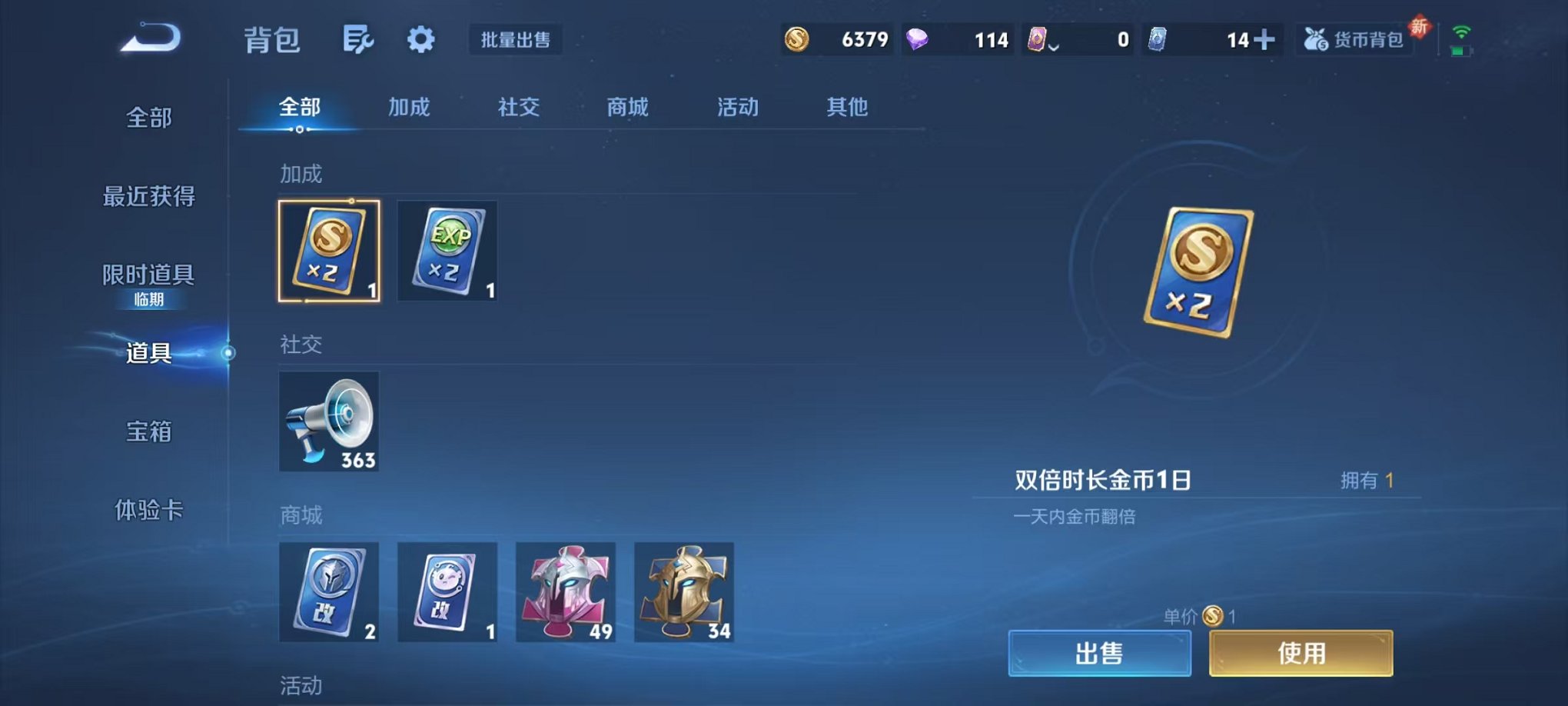Click the gold coin currency icon
Image resolution: width=1568 pixels, height=706 pixels.
pyautogui.click(x=798, y=38)
